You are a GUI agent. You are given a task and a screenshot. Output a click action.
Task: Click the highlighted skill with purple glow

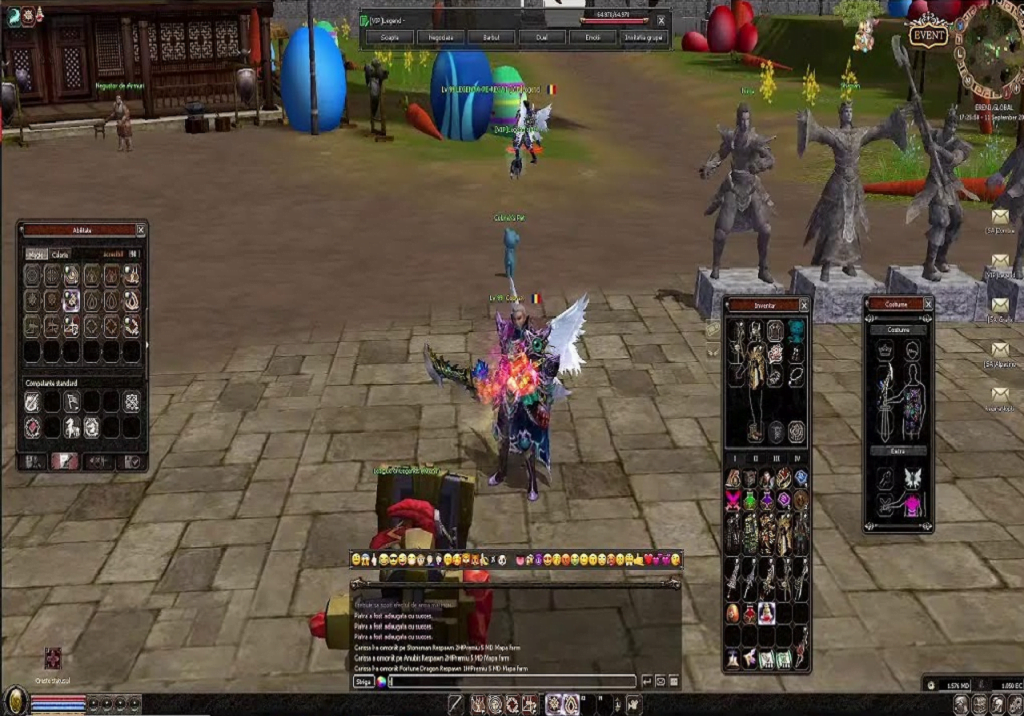[72, 299]
